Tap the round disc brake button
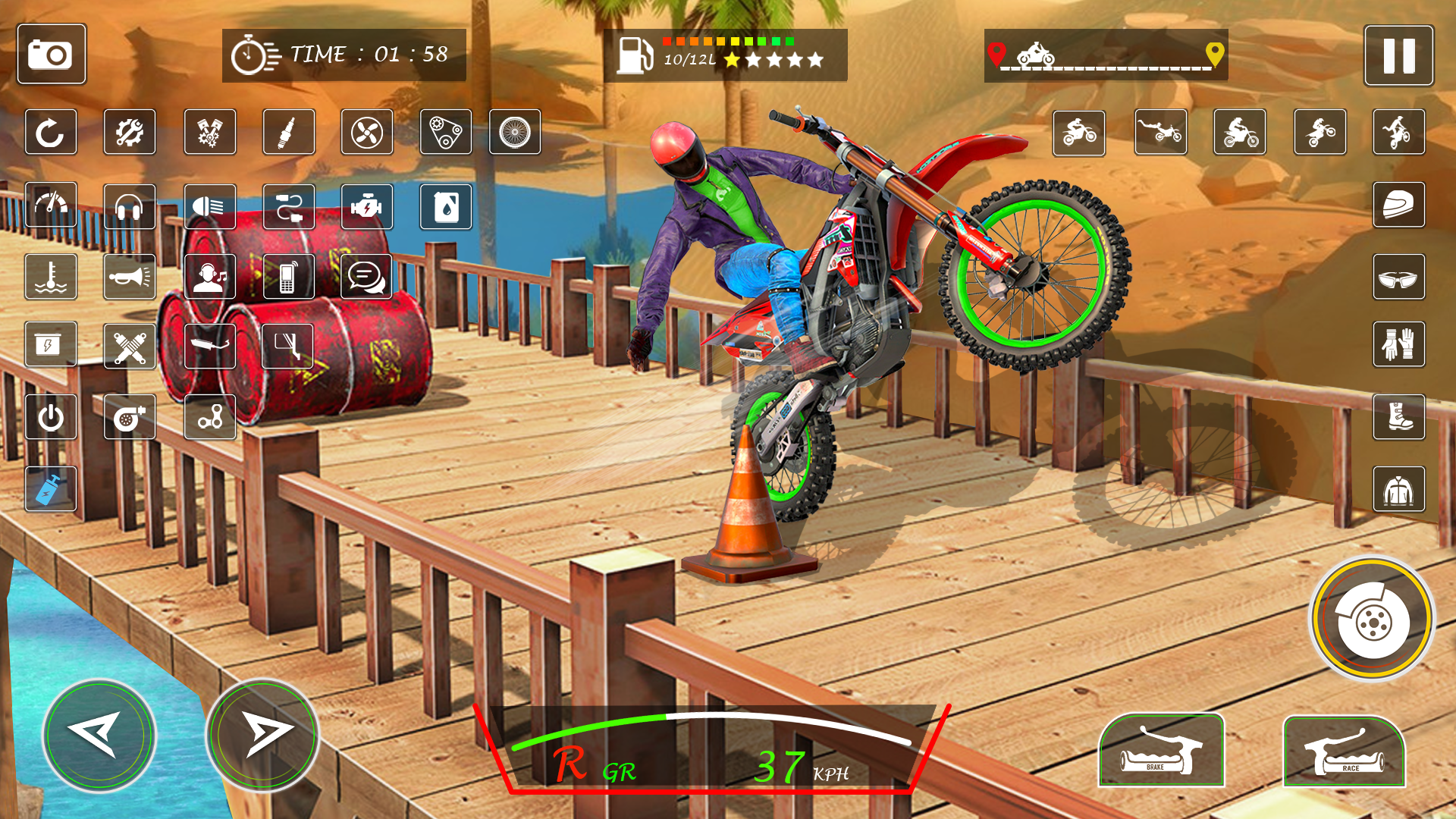This screenshot has height=819, width=1456. tap(1373, 620)
